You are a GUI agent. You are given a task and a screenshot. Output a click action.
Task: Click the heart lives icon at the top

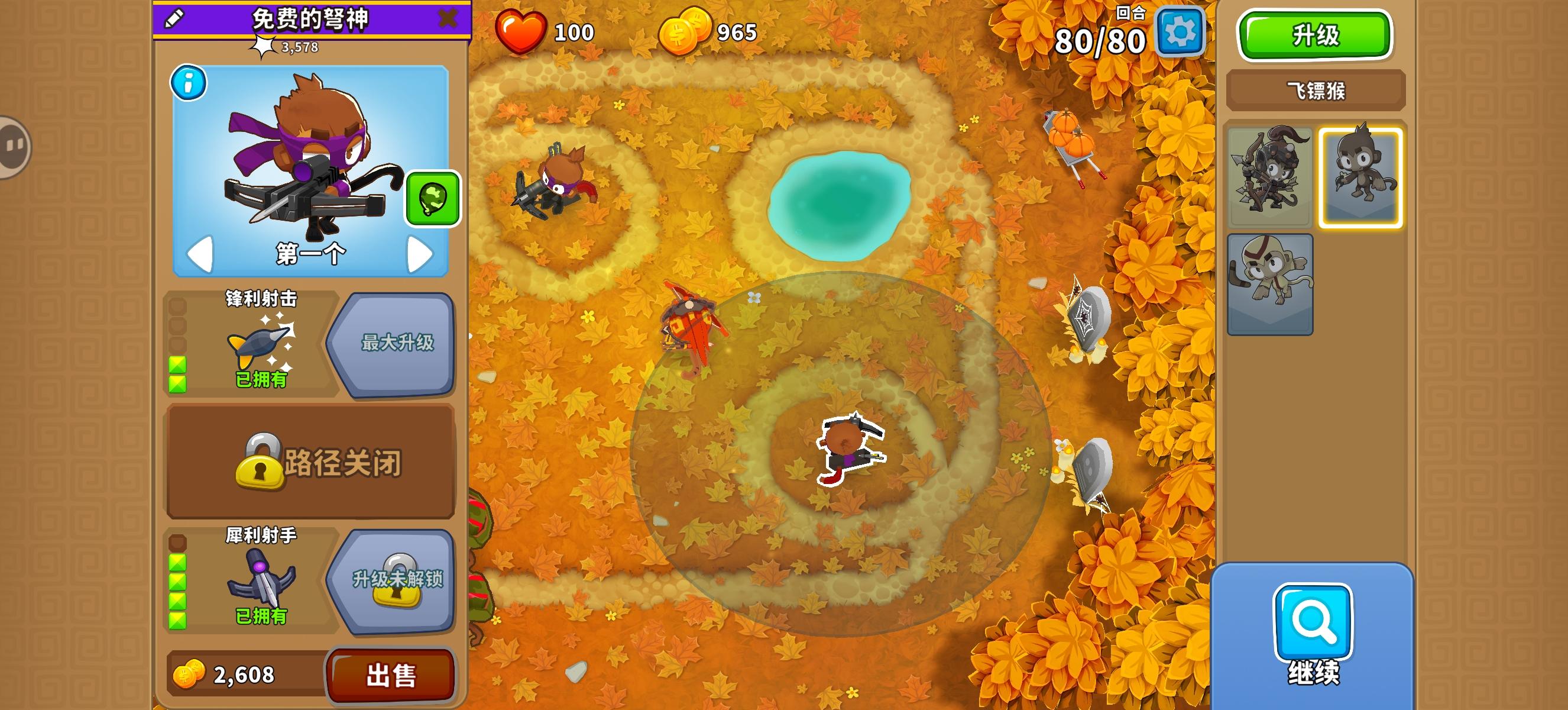pyautogui.click(x=519, y=33)
